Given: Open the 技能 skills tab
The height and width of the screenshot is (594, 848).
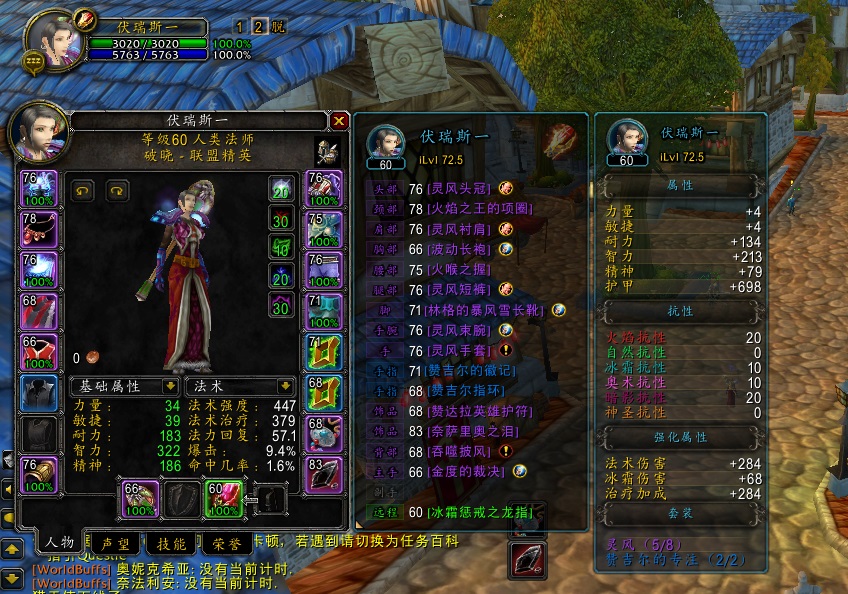Looking at the screenshot, I should pyautogui.click(x=170, y=543).
